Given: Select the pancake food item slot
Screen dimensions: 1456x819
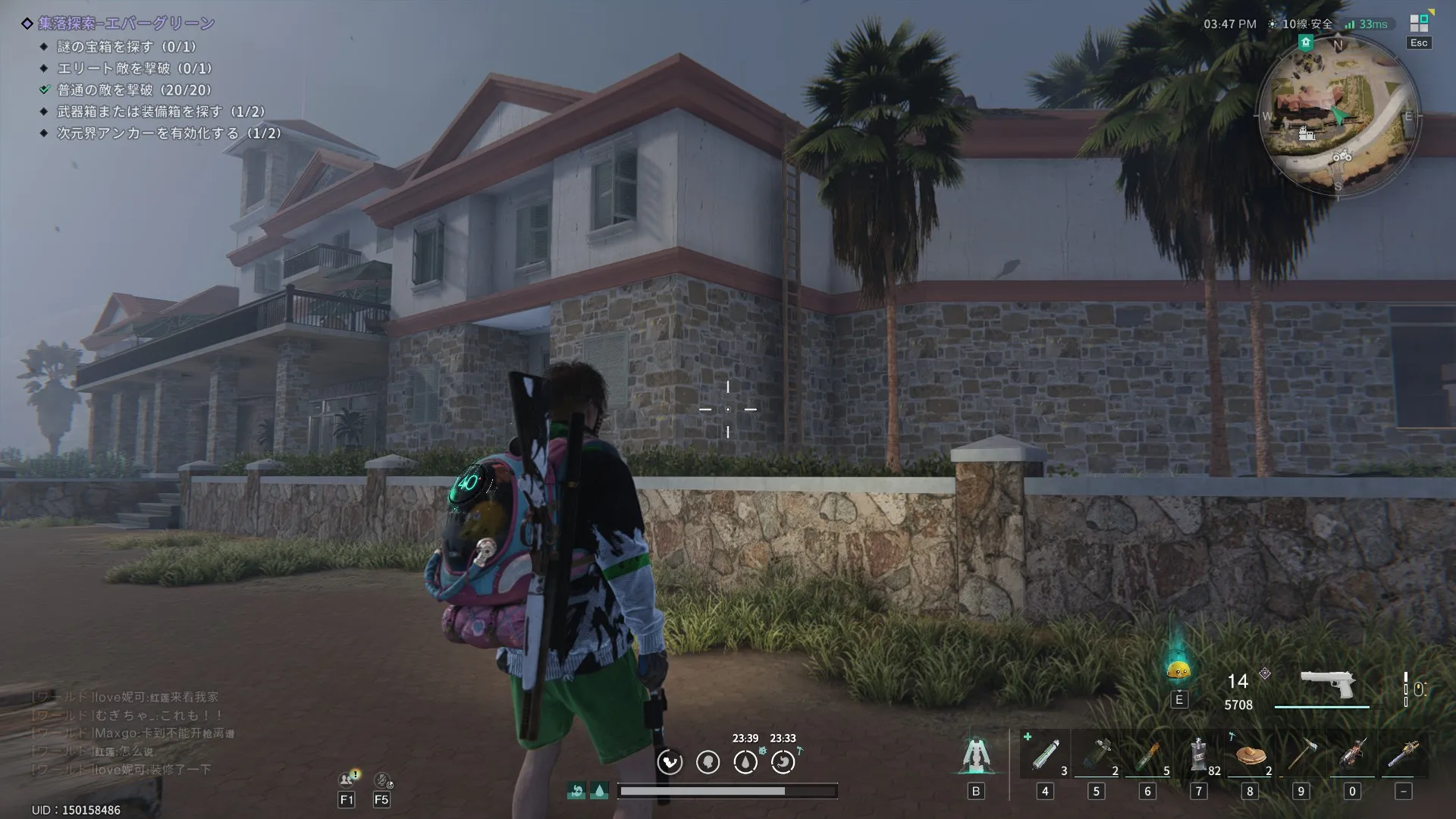Looking at the screenshot, I should point(1250,755).
